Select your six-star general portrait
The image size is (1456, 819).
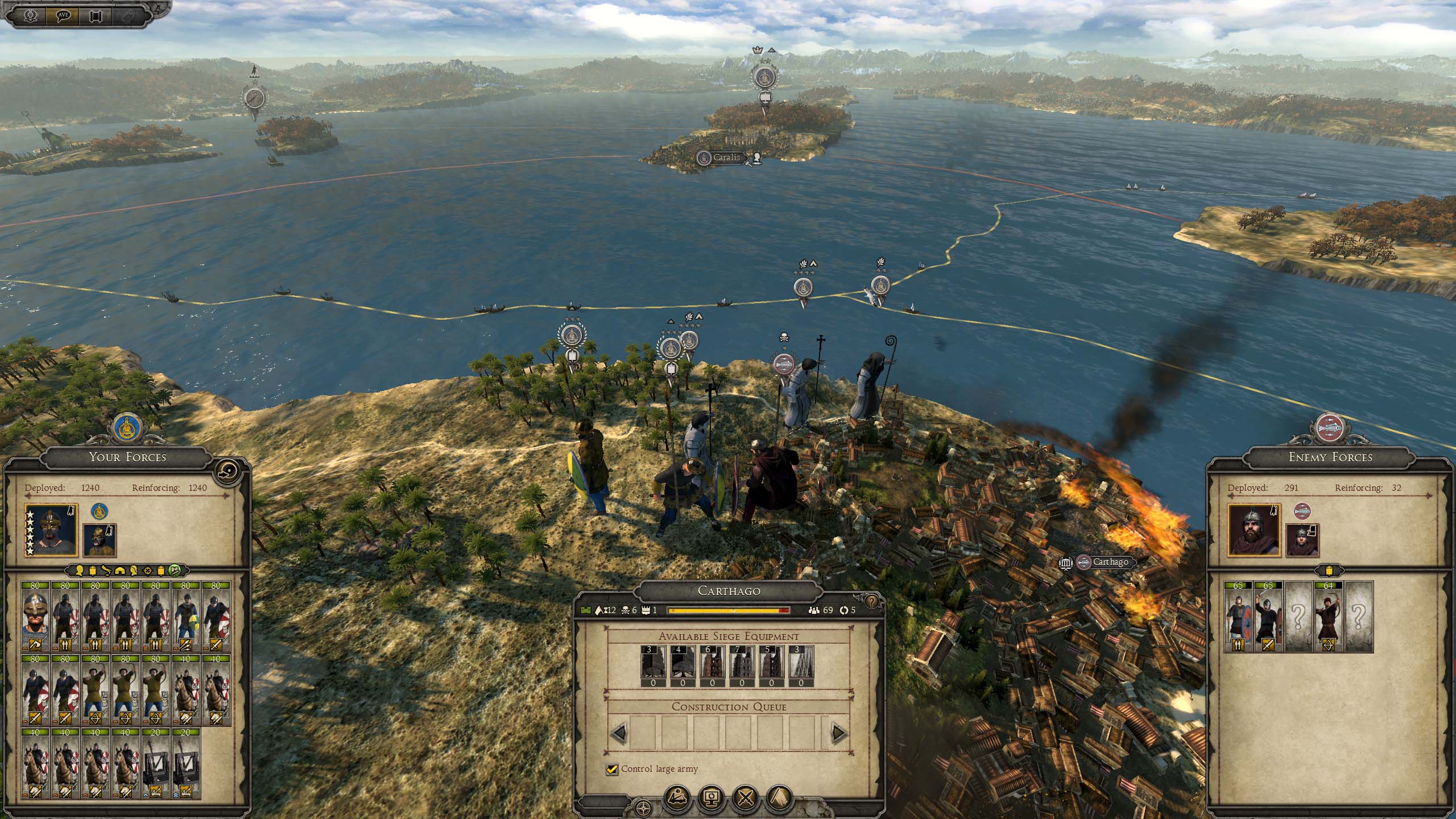pyautogui.click(x=51, y=529)
